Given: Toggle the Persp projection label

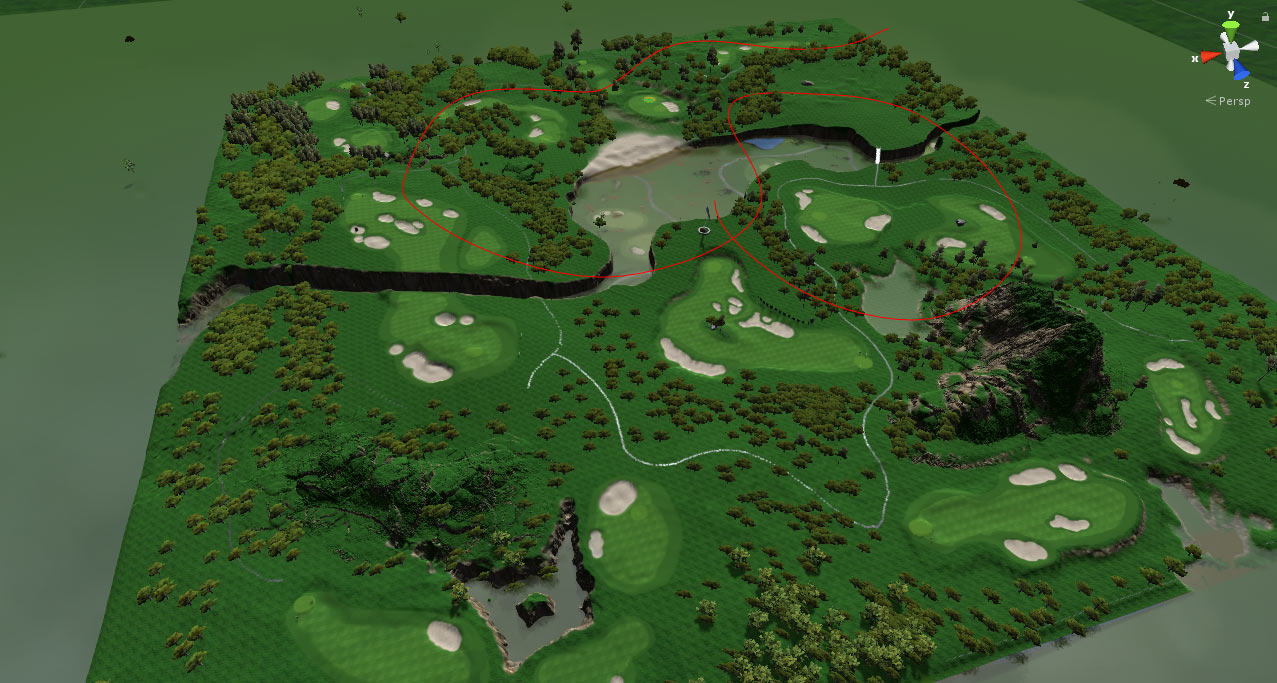Looking at the screenshot, I should point(1234,101).
